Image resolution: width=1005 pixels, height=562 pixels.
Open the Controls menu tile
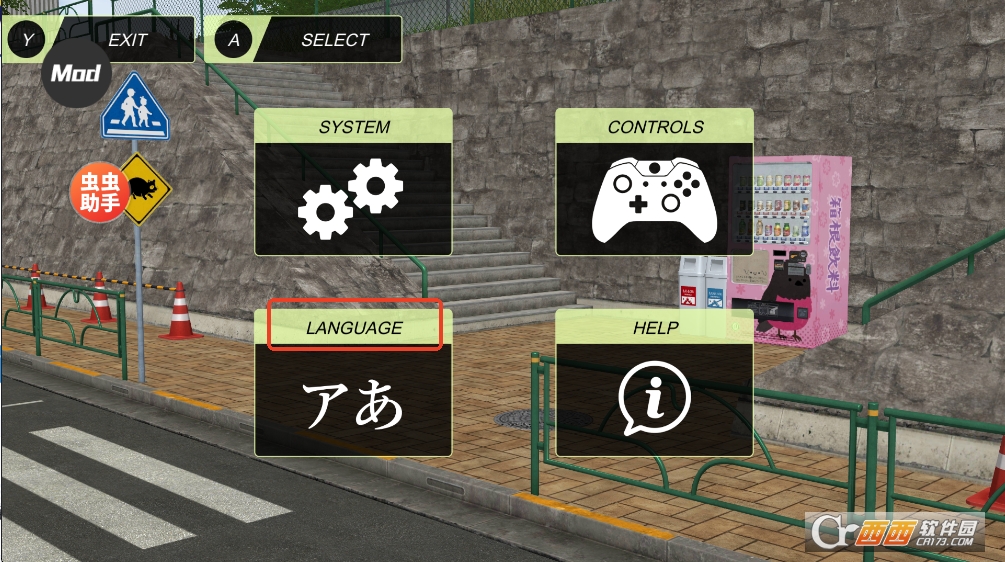pos(654,182)
